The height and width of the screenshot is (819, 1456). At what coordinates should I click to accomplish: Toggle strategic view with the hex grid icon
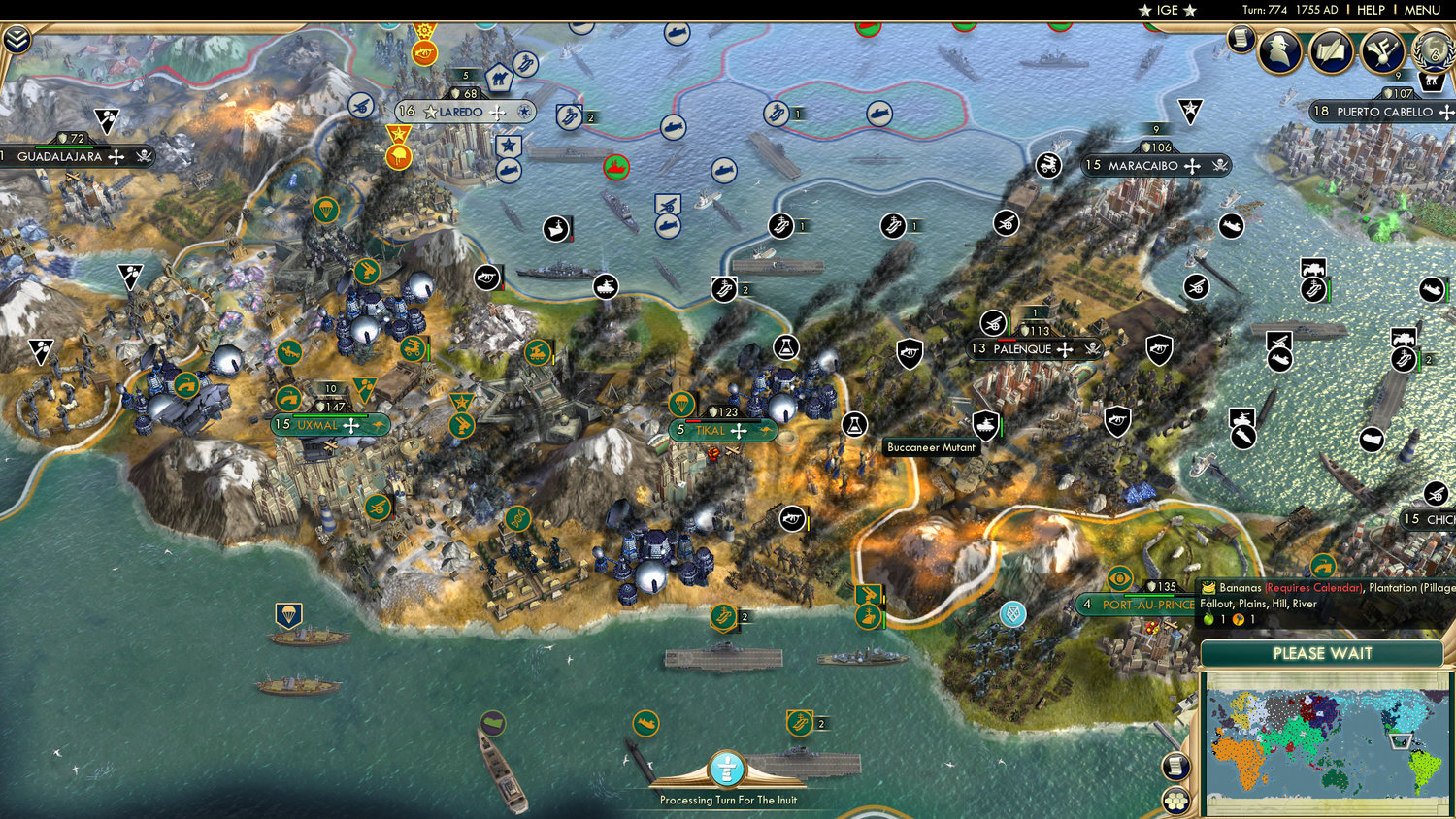click(x=1175, y=802)
